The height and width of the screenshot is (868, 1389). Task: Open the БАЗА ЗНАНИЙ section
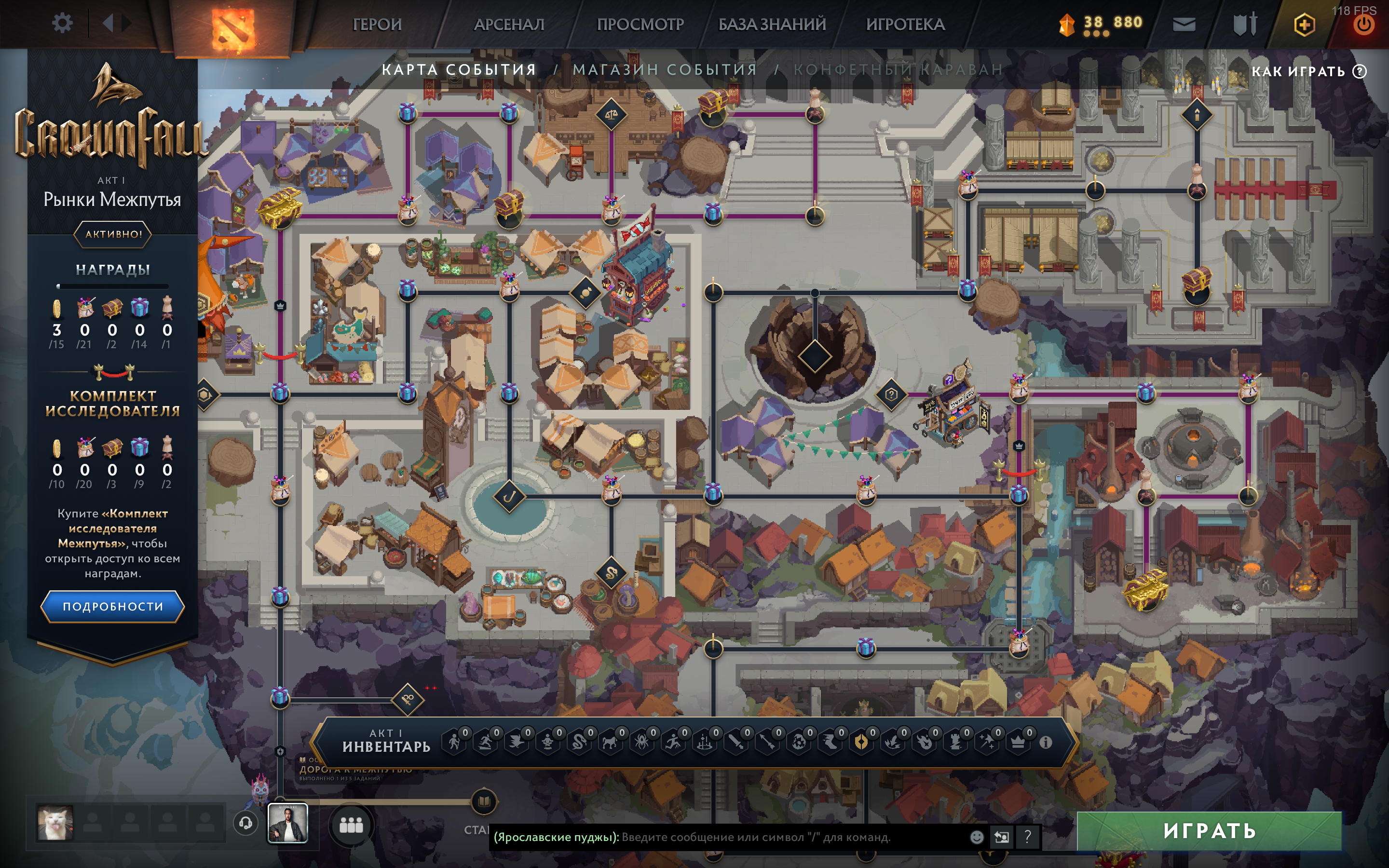pyautogui.click(x=772, y=24)
